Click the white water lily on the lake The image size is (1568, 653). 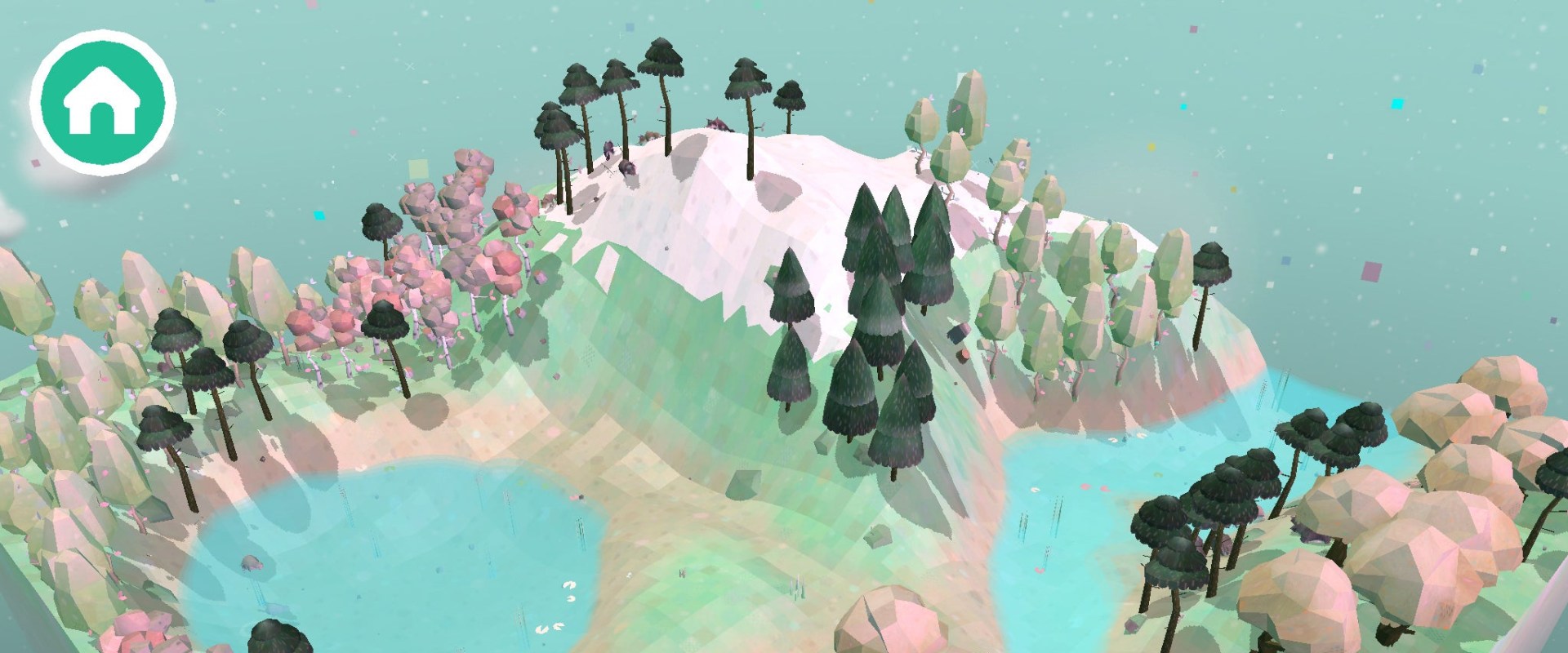569,586
